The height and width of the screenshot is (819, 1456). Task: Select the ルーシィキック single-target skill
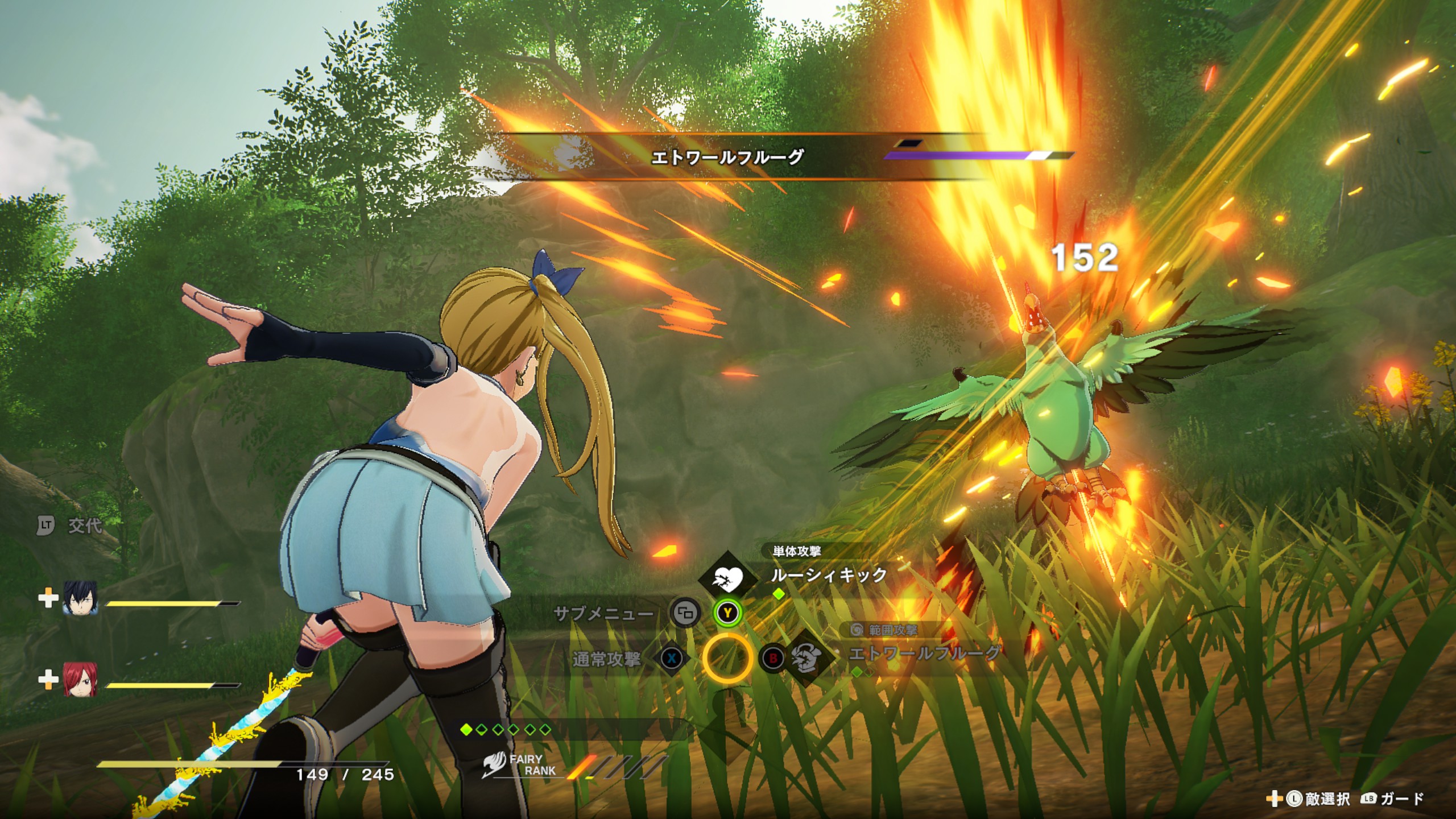point(828,575)
